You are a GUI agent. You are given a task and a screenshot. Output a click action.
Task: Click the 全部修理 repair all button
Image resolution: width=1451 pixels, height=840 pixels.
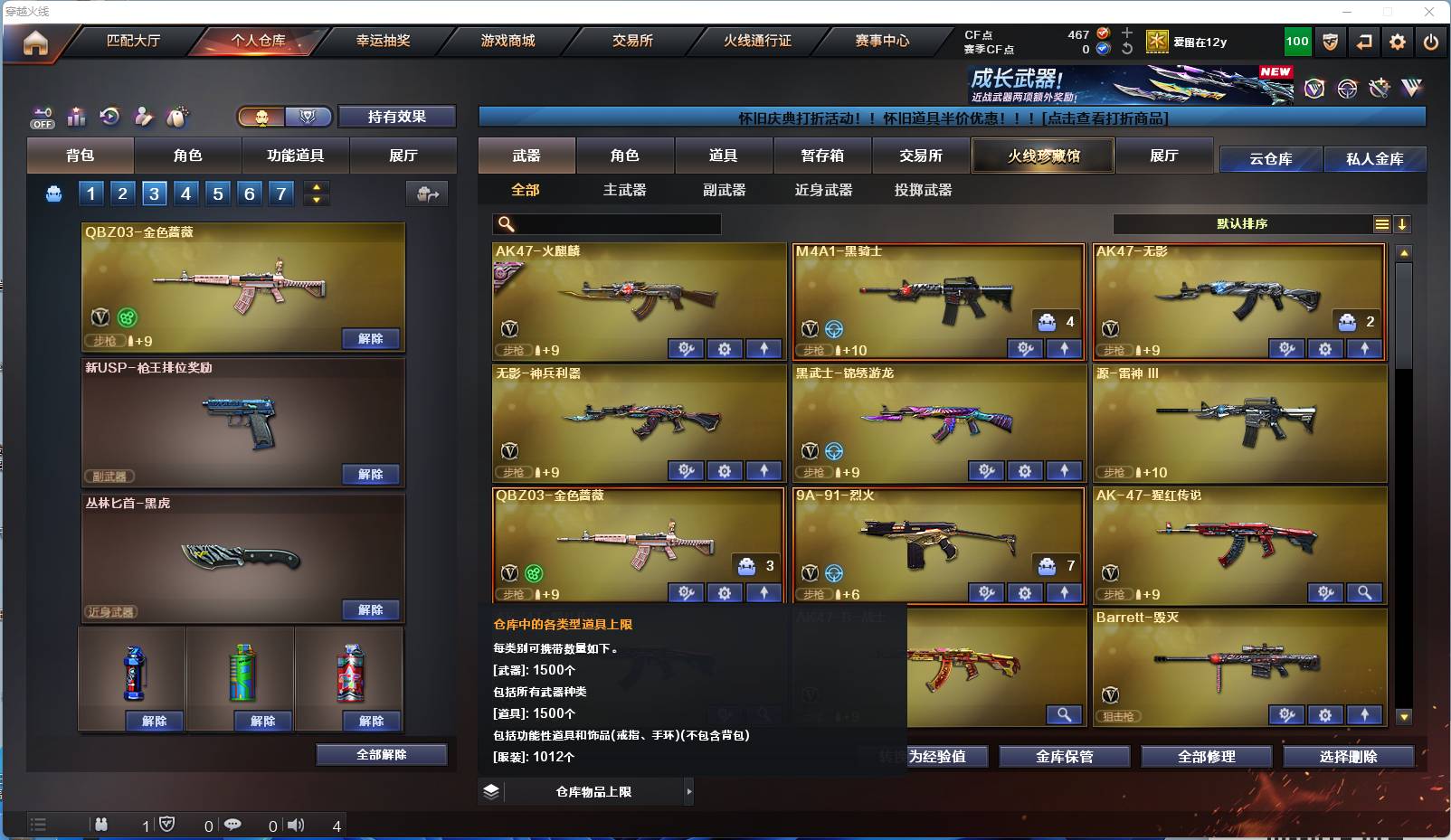tap(1207, 757)
